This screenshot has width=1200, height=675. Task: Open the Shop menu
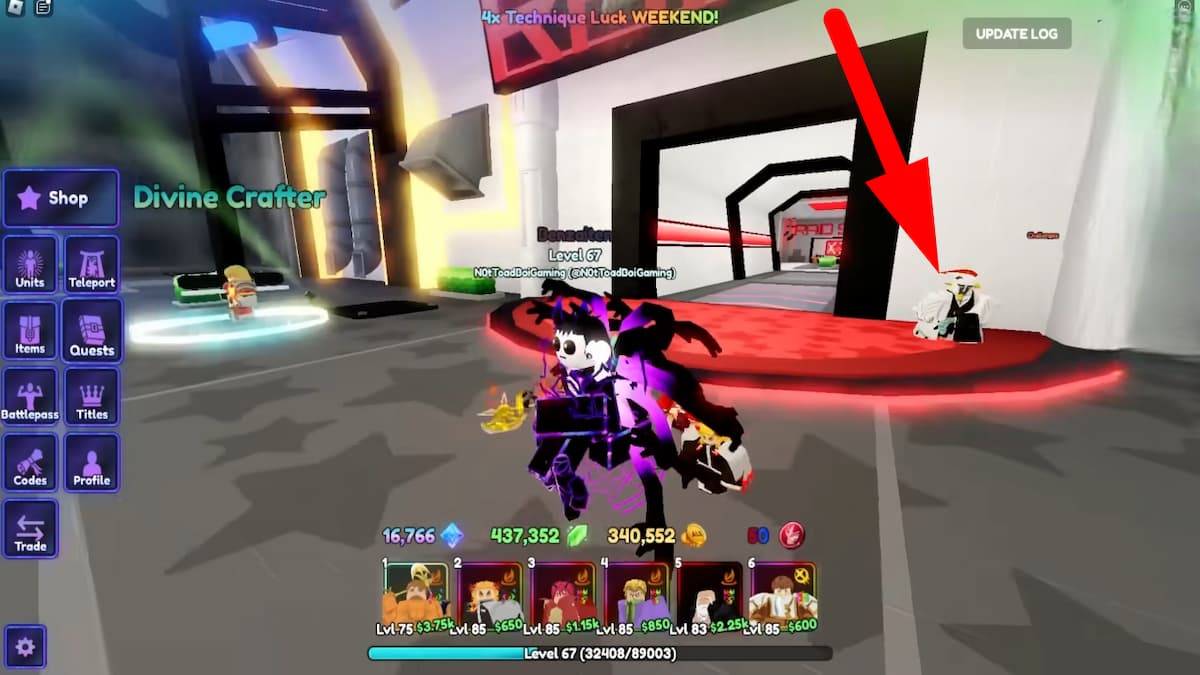coord(60,198)
